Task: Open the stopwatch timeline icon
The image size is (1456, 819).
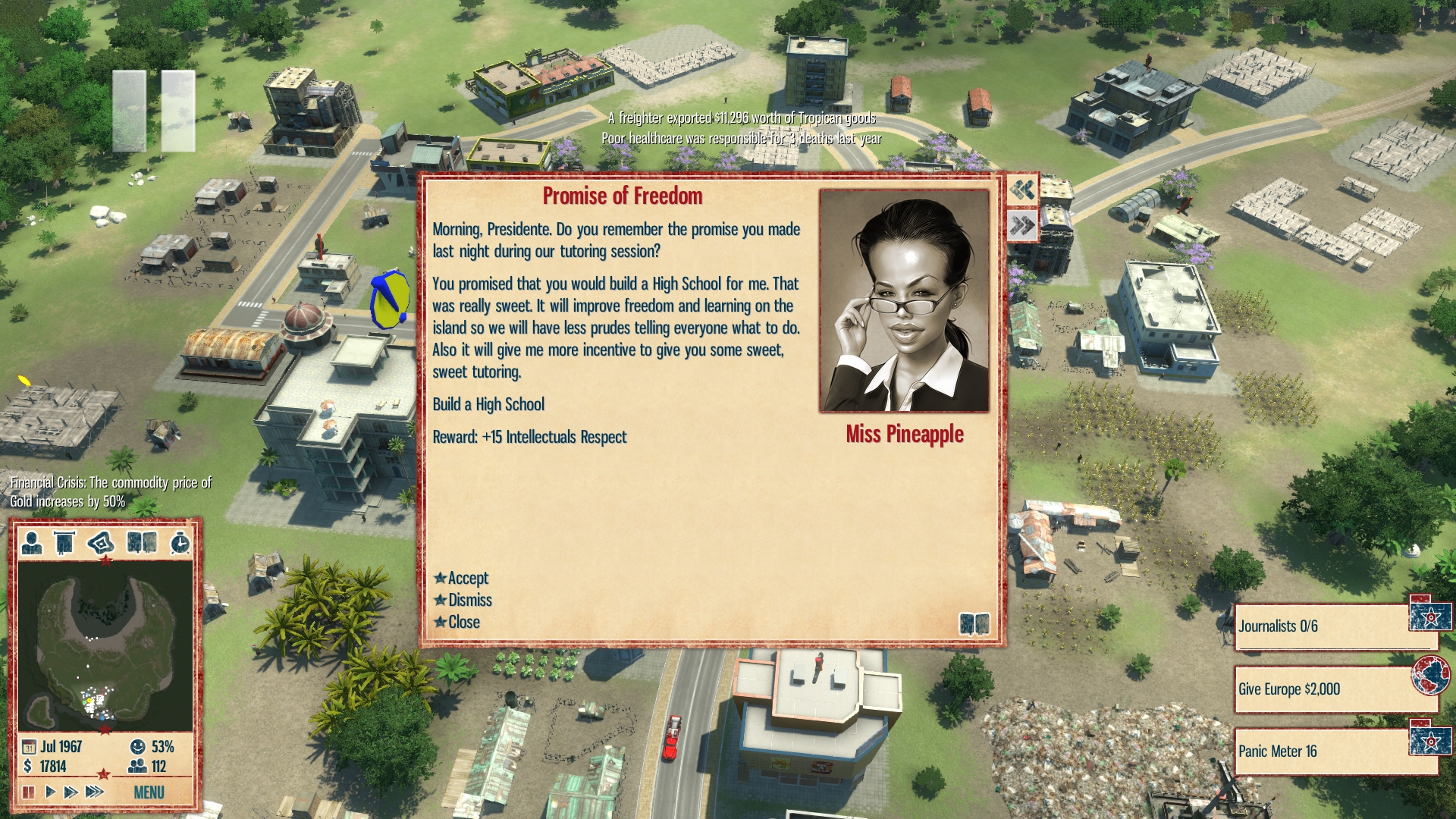Action: coord(180,543)
